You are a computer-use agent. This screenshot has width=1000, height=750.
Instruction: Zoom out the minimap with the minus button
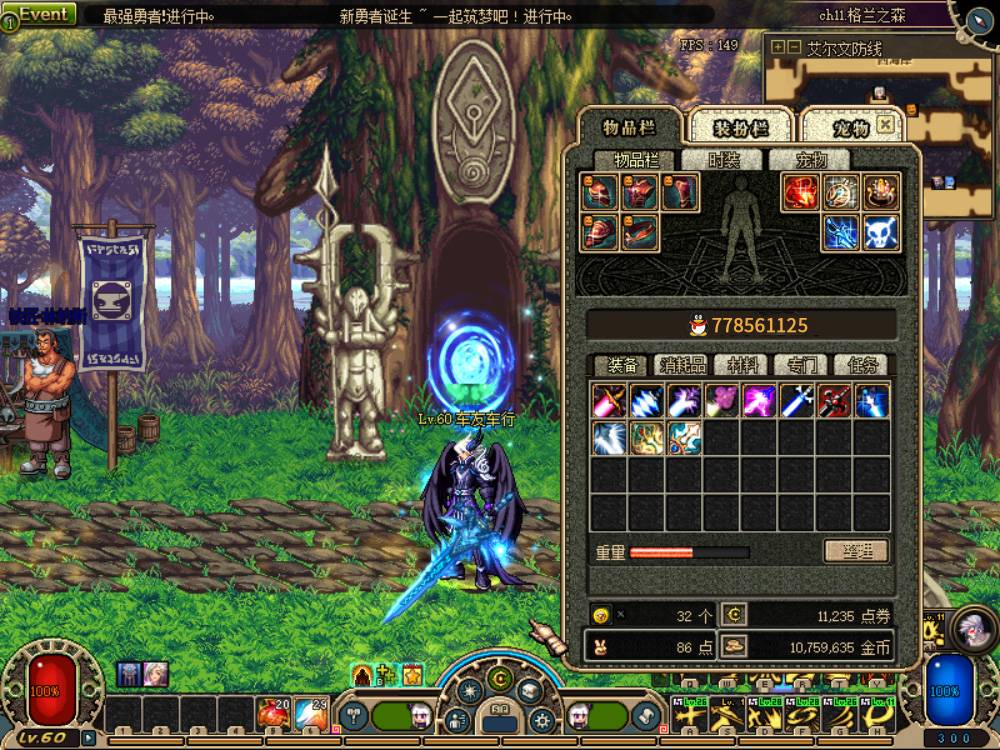coord(793,47)
